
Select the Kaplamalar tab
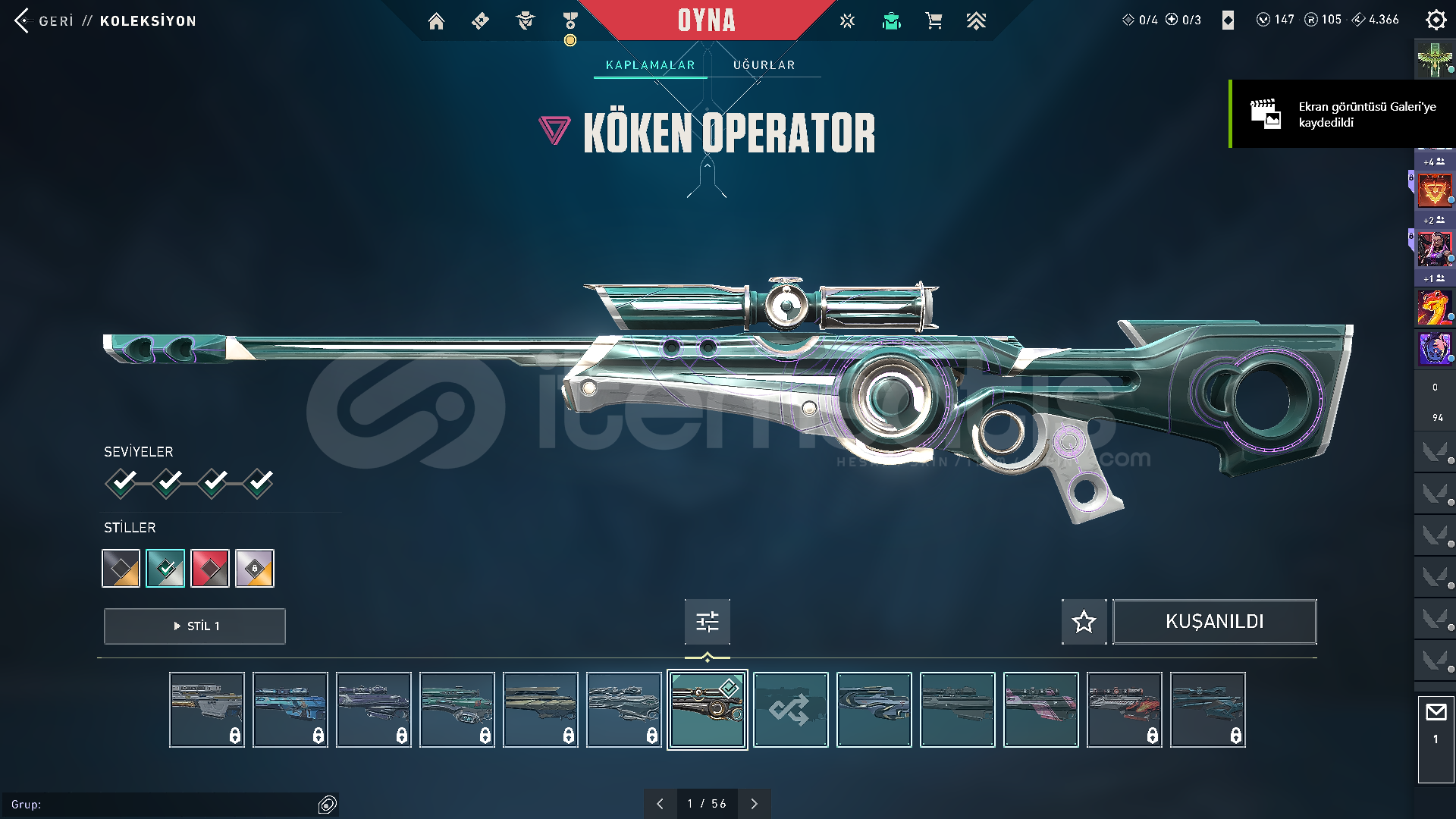pyautogui.click(x=650, y=65)
